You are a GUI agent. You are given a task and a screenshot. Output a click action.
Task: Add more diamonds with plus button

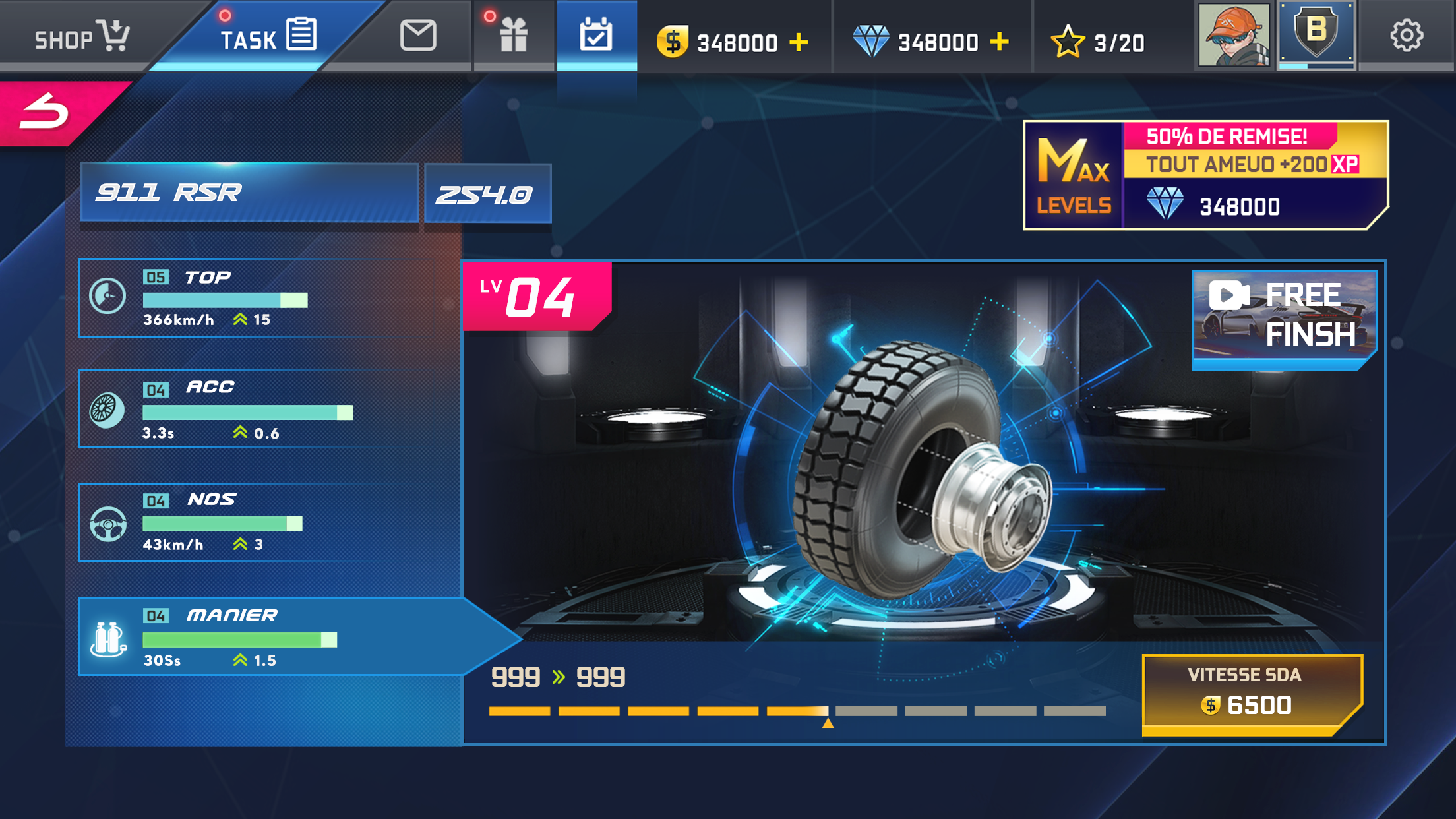tap(1000, 42)
